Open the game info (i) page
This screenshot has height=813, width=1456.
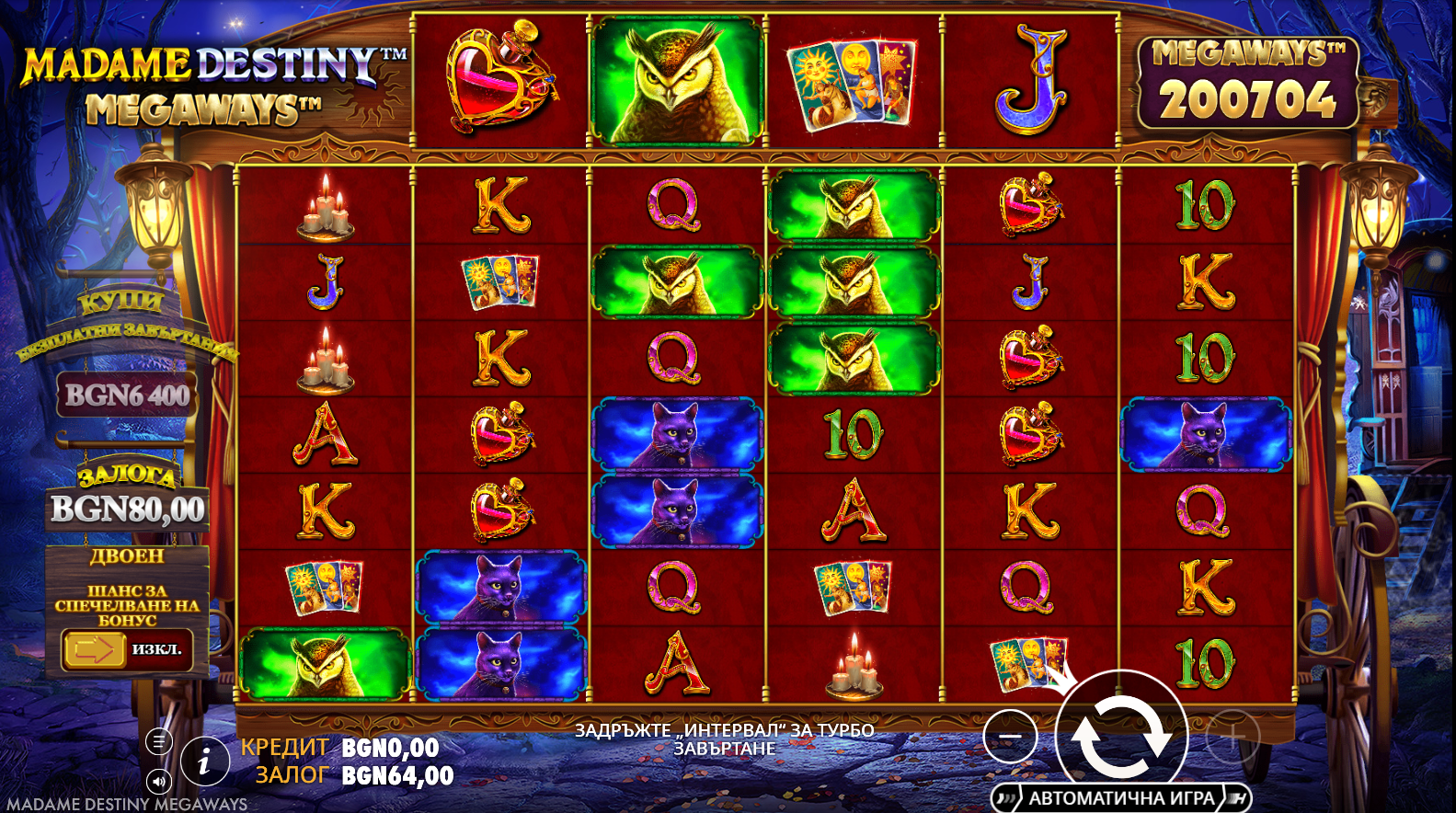204,761
